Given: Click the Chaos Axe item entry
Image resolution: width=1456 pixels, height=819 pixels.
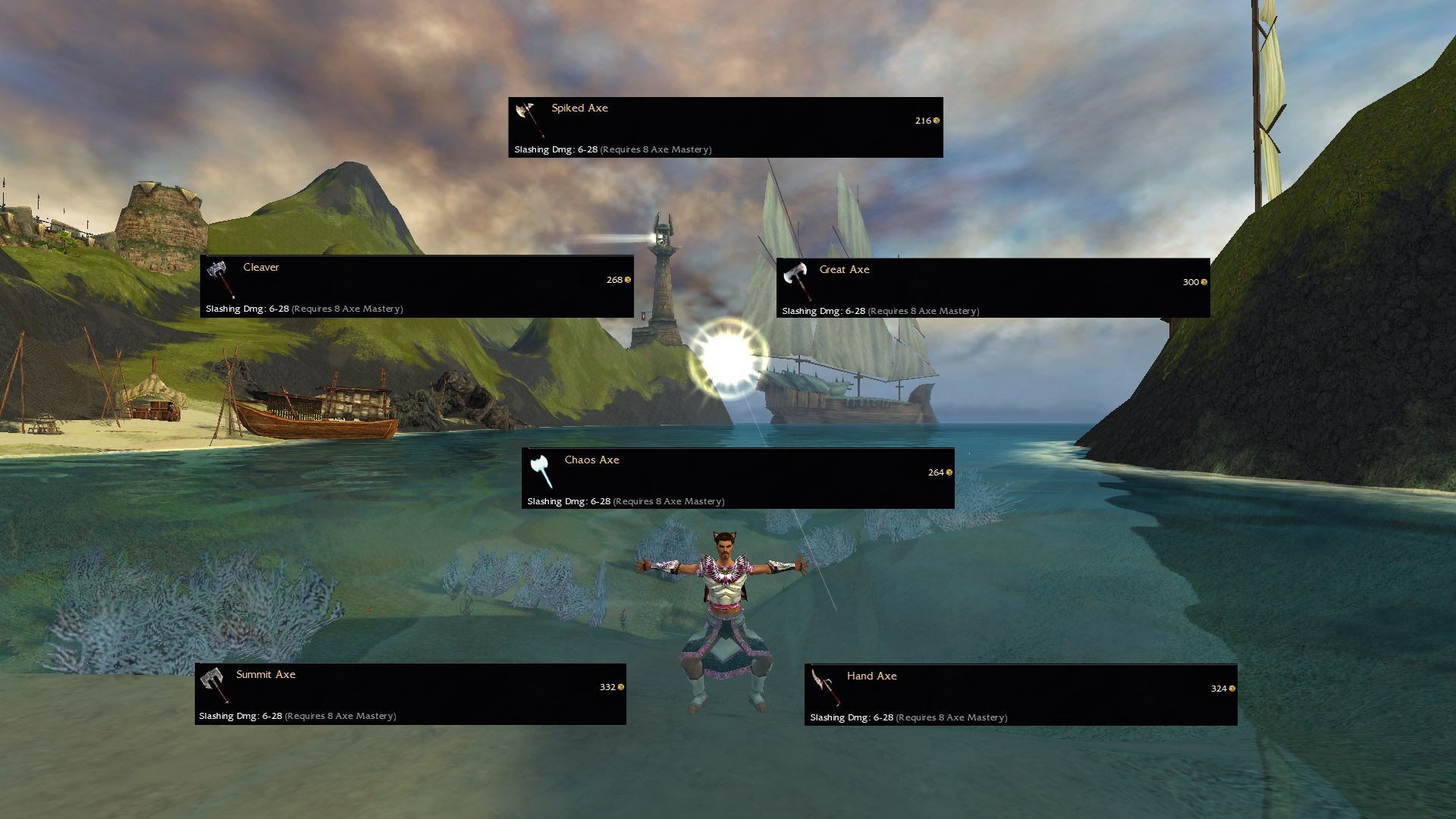Looking at the screenshot, I should click(x=737, y=479).
